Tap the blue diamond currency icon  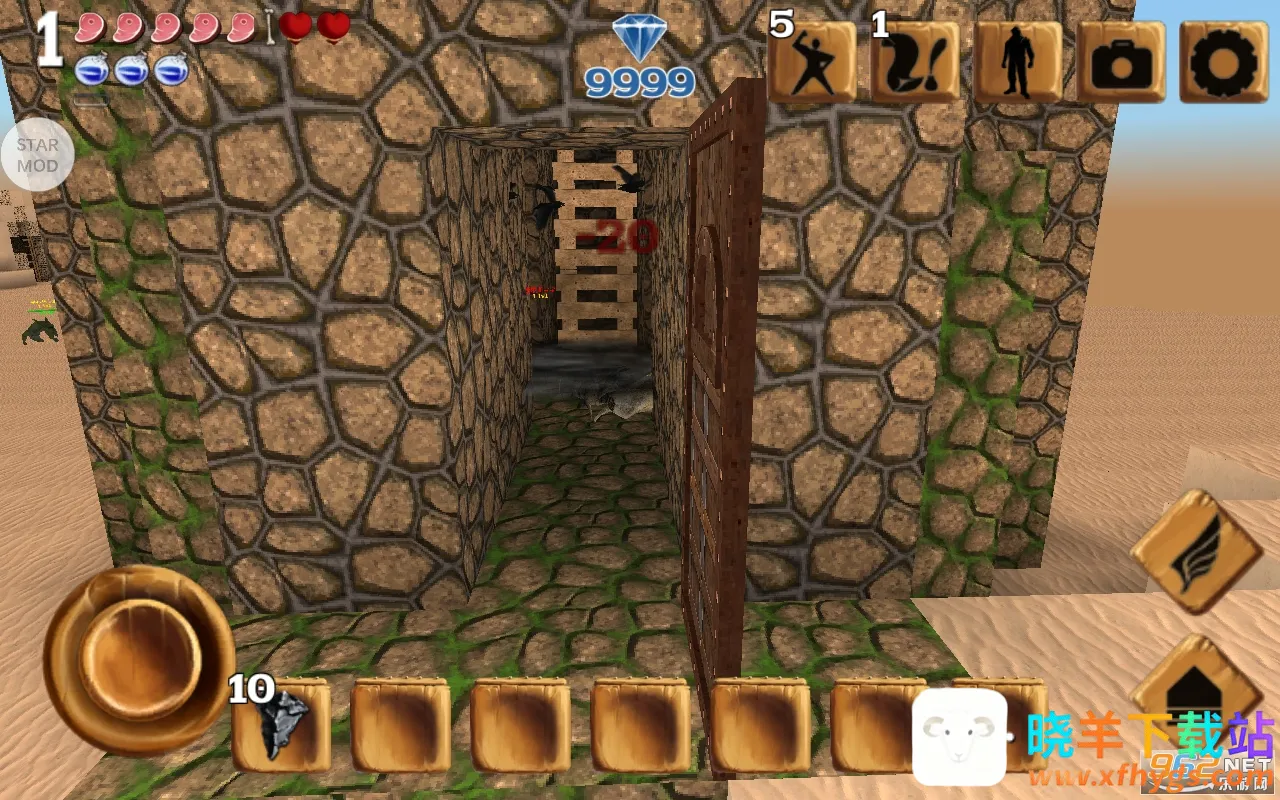click(x=639, y=40)
